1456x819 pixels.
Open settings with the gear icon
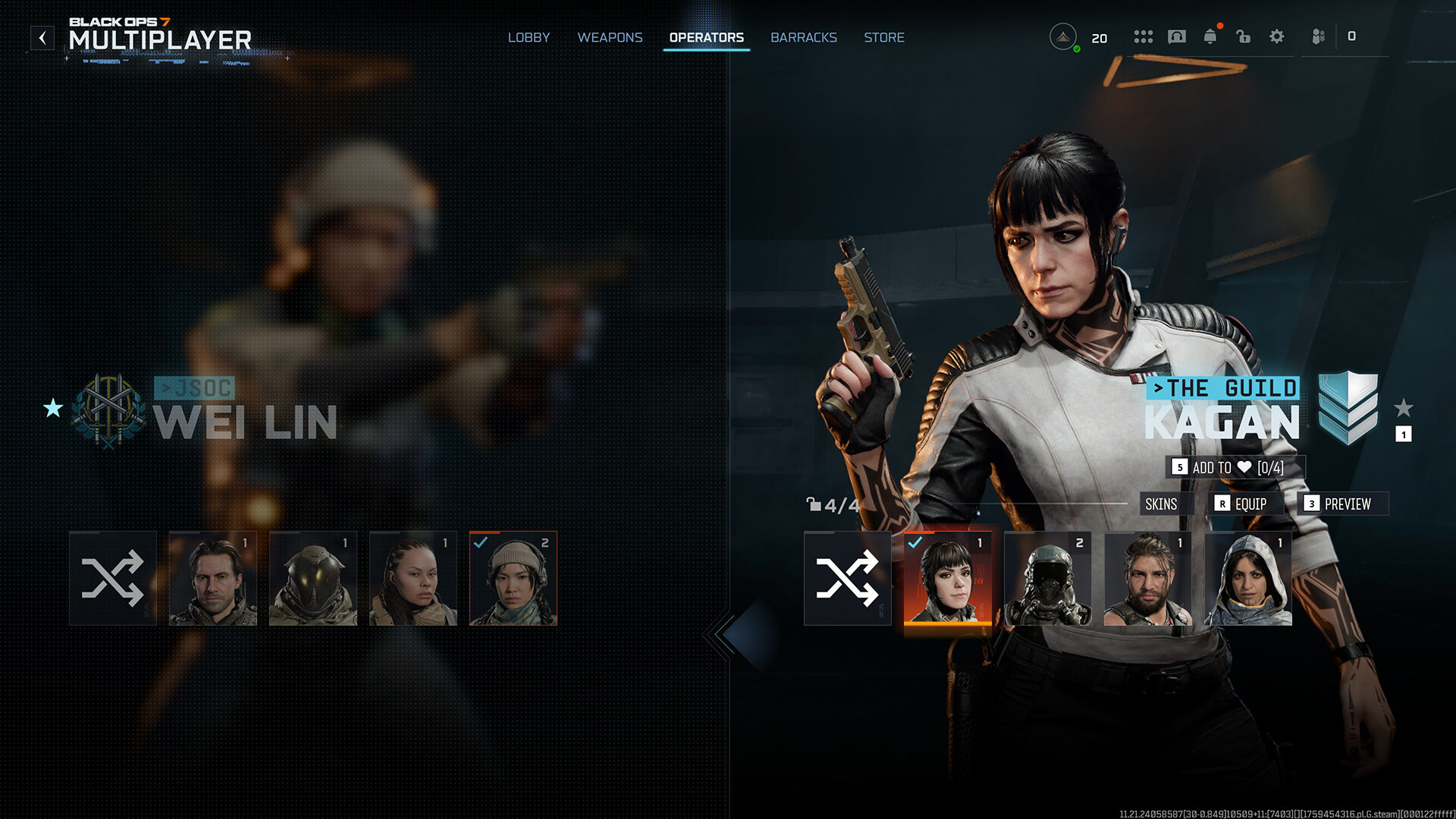[1276, 36]
